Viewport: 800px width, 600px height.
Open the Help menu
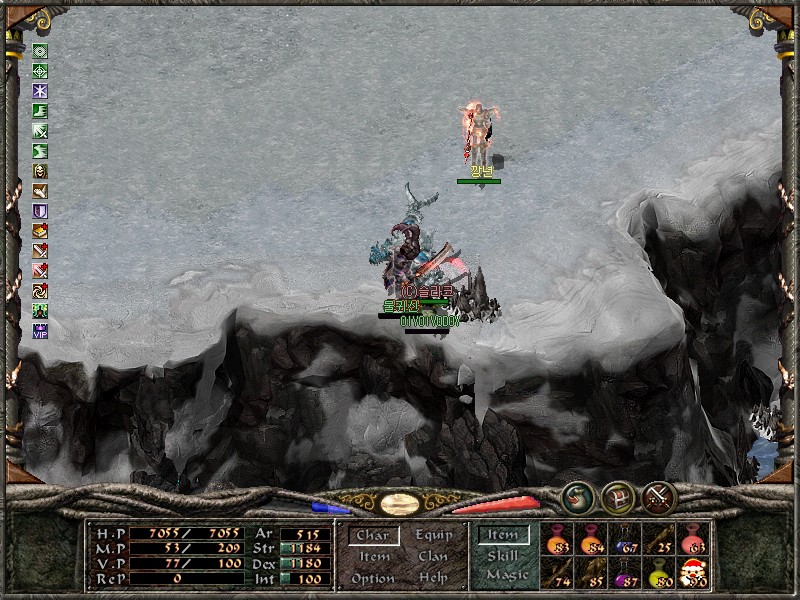[x=433, y=579]
